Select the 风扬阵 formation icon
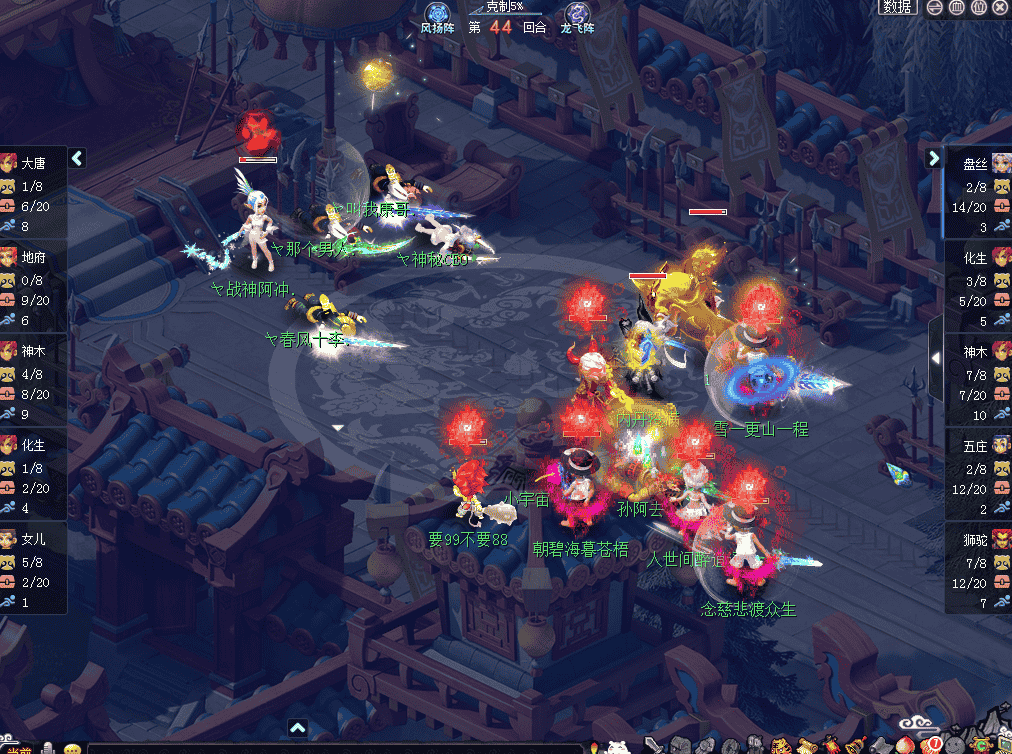Screen dimensions: 1012x754 [x=437, y=14]
